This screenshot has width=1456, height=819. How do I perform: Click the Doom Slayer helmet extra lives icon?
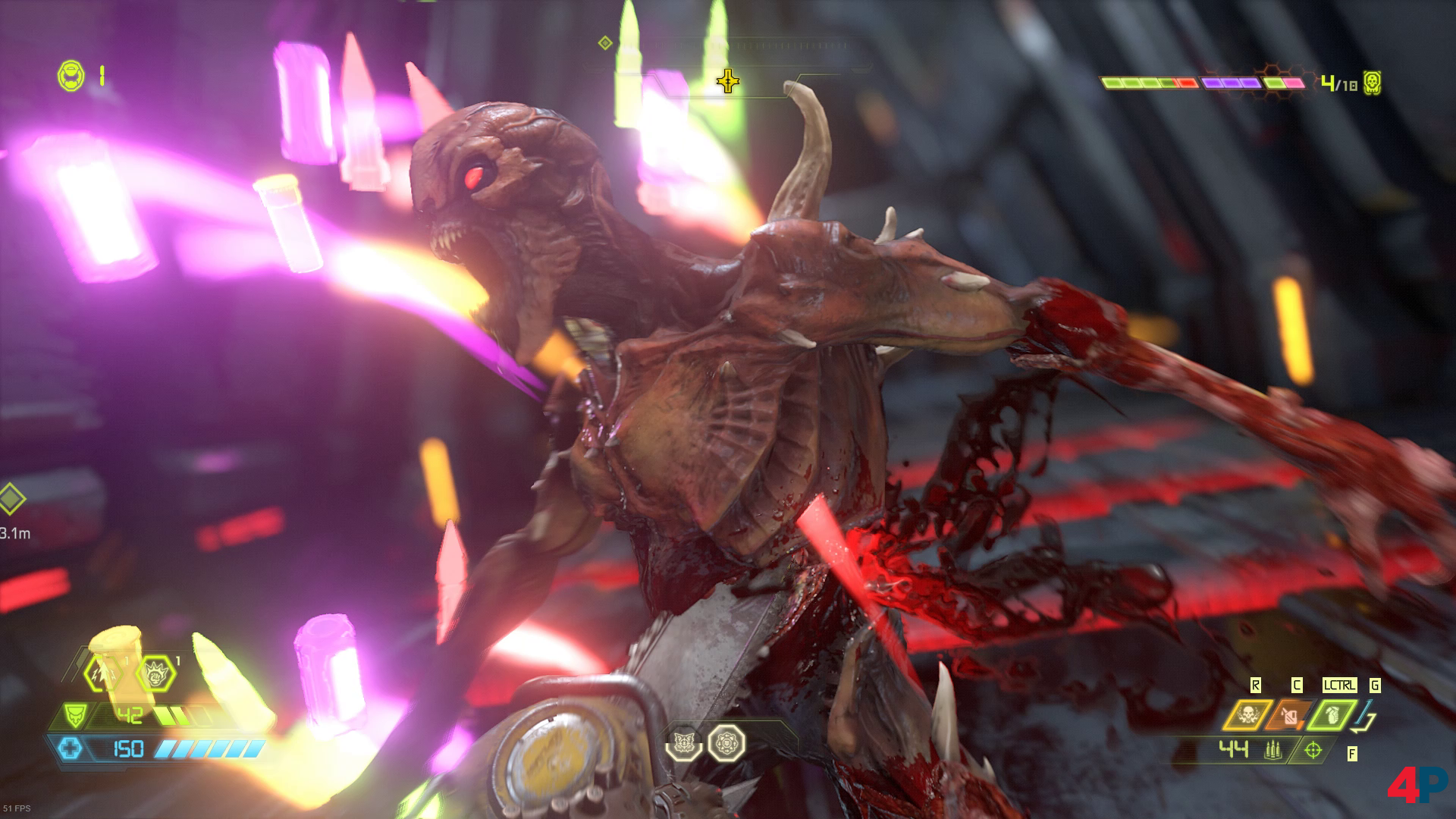[x=71, y=75]
